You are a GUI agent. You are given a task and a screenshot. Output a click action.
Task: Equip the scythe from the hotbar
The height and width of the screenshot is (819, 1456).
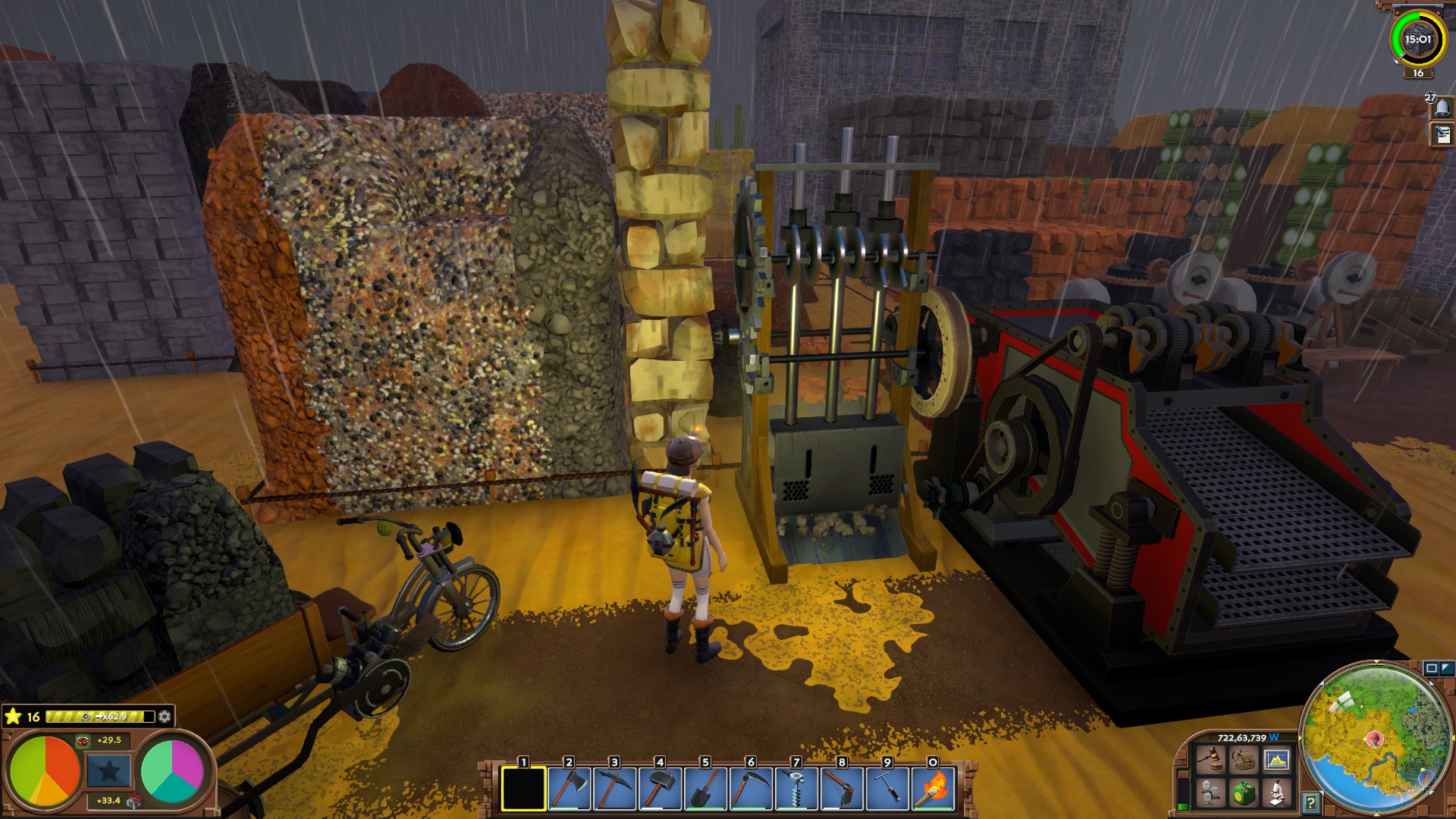(x=751, y=789)
